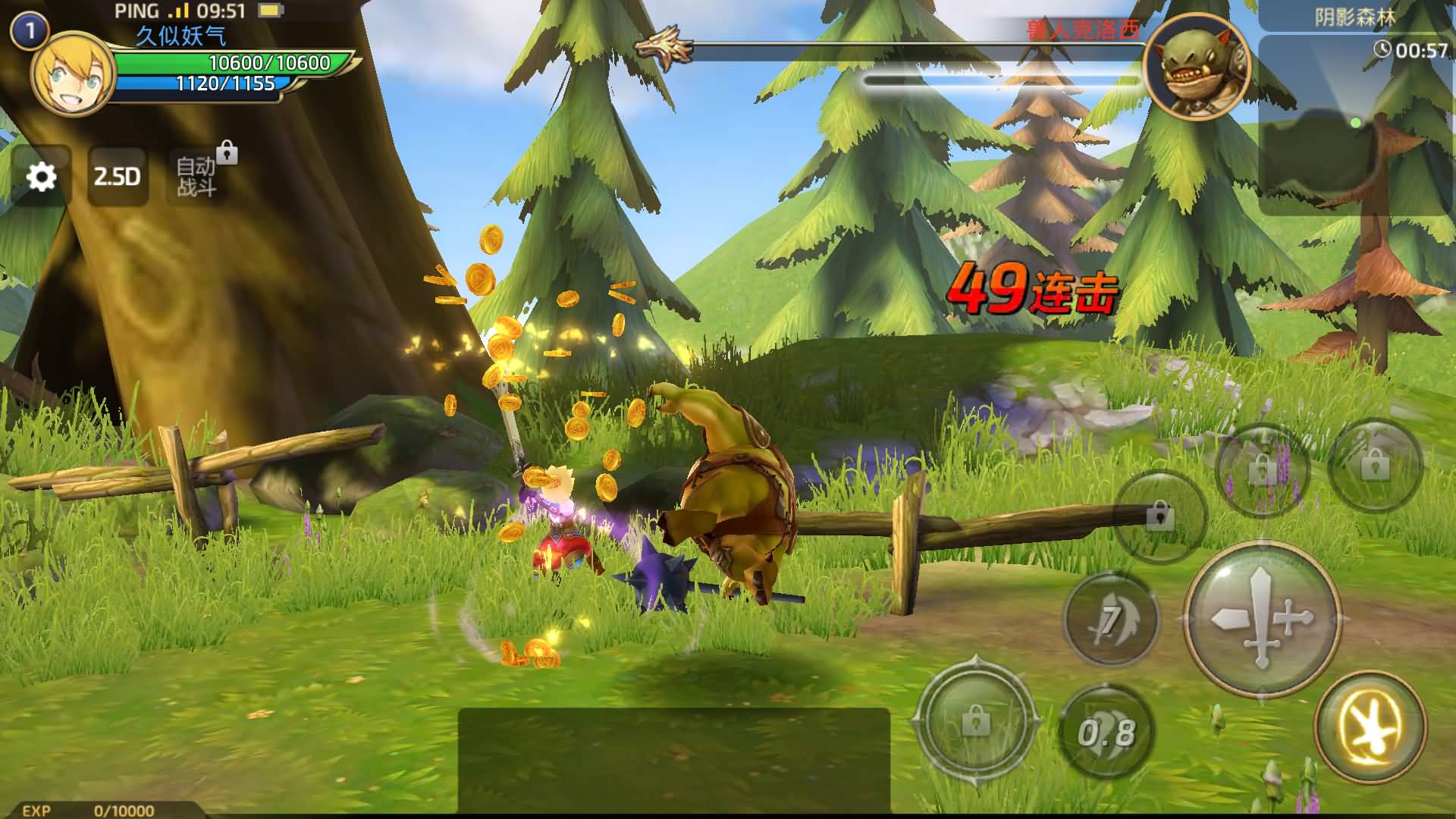This screenshot has width=1456, height=819.
Task: Use the main sword attack button
Action: point(1262,619)
